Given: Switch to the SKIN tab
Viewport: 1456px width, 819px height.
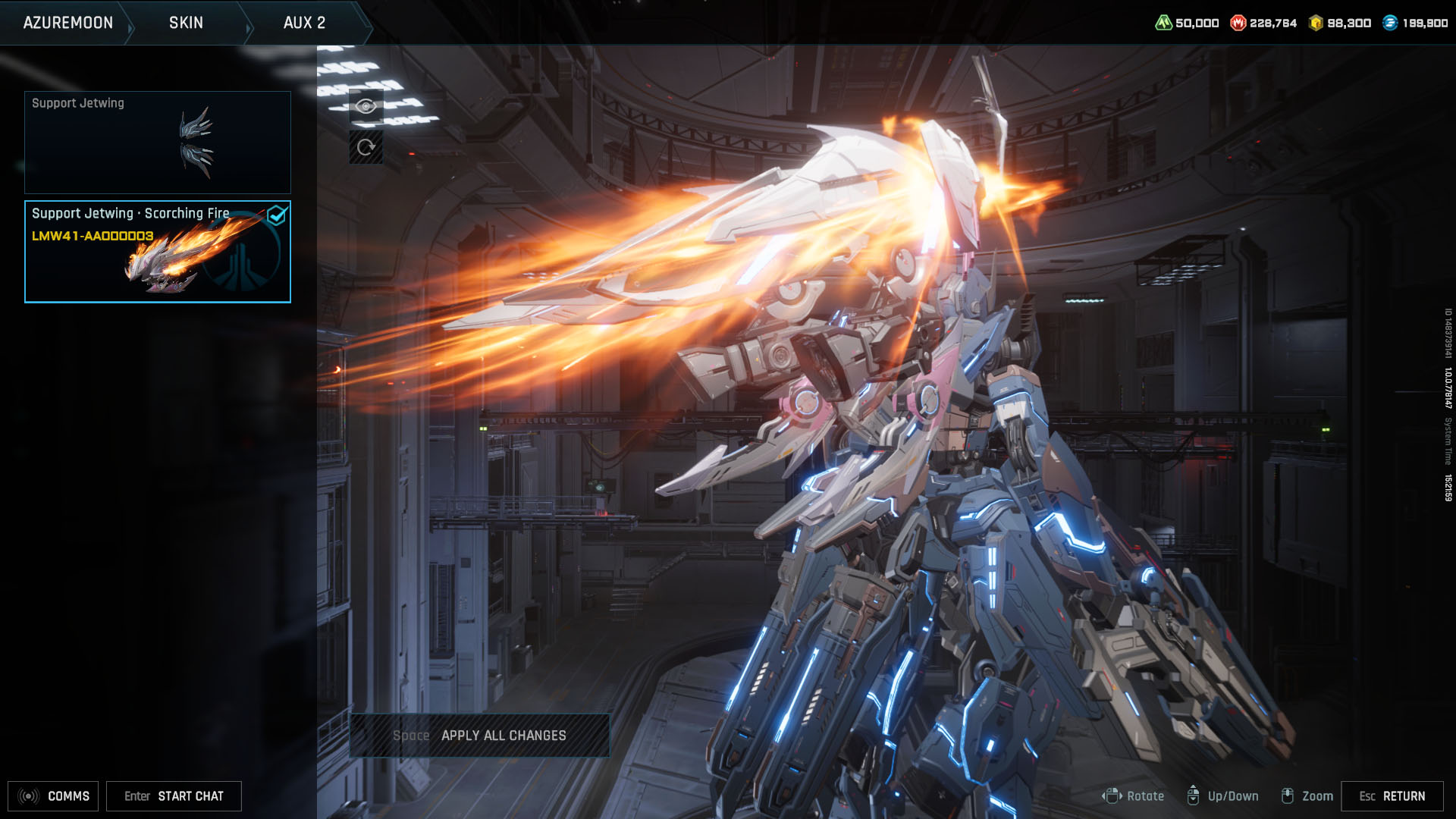Looking at the screenshot, I should point(184,23).
